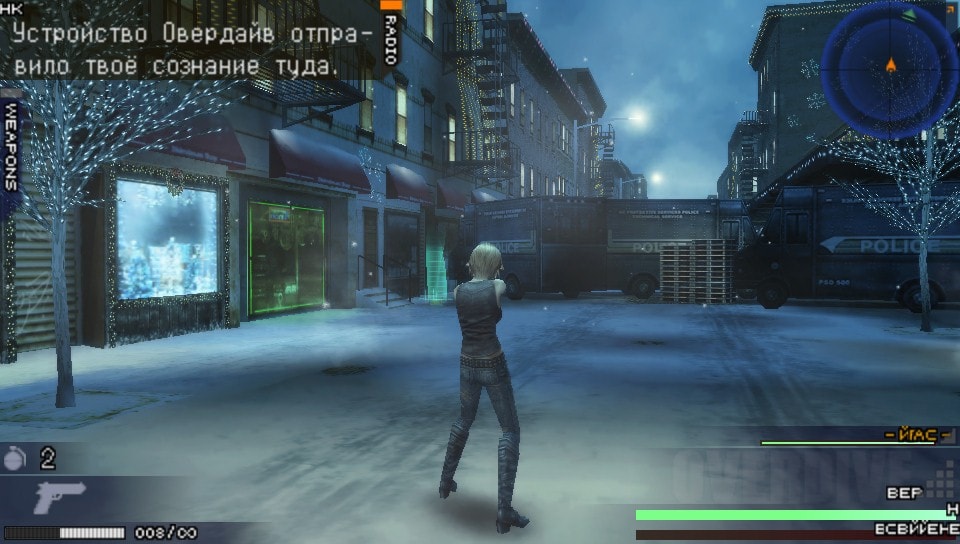
Task: Select the grenade icon
Action: coord(16,458)
